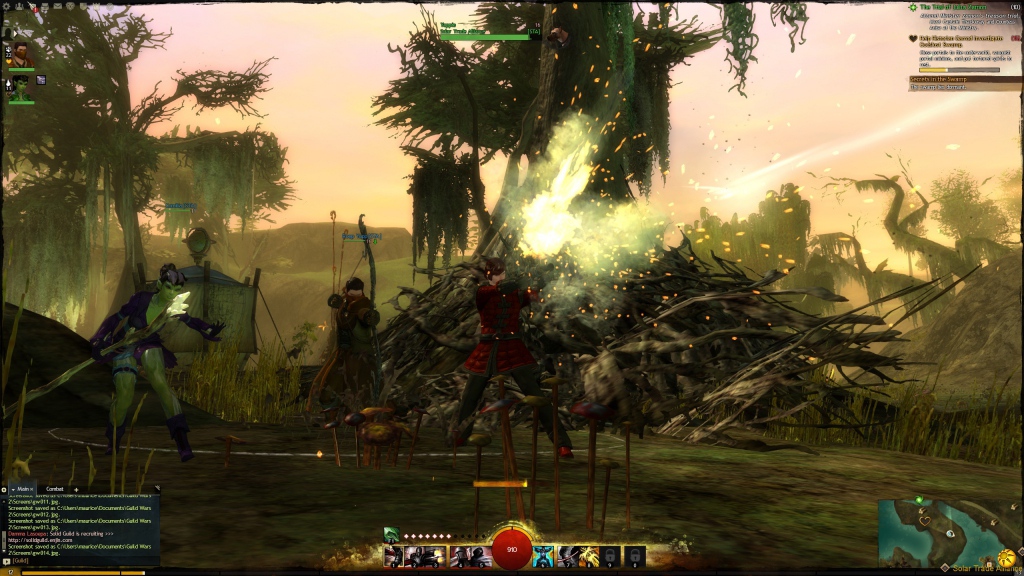Open the chat options cog
This screenshot has width=1024, height=576.
click(5, 489)
